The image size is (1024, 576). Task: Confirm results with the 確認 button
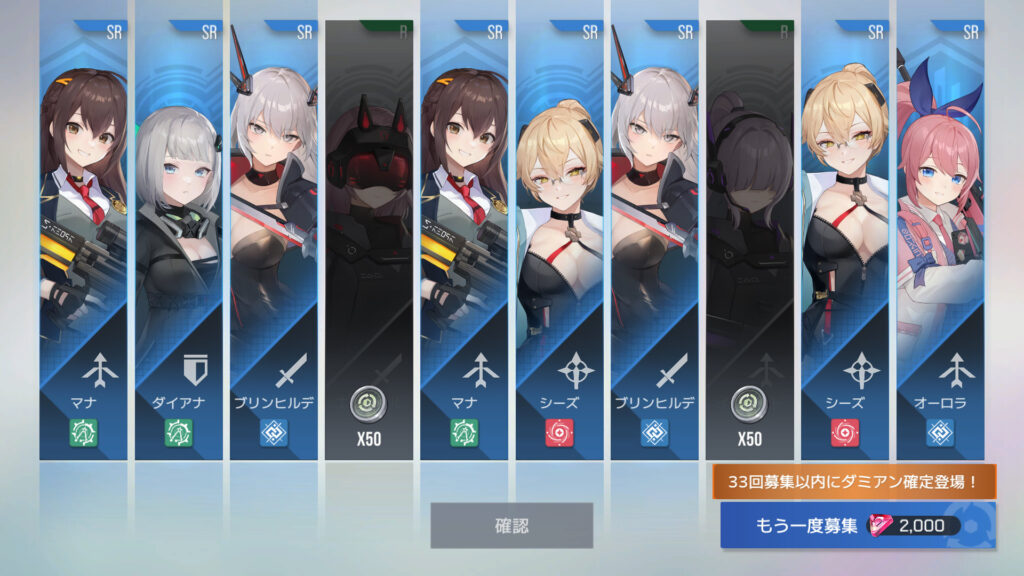pos(511,525)
